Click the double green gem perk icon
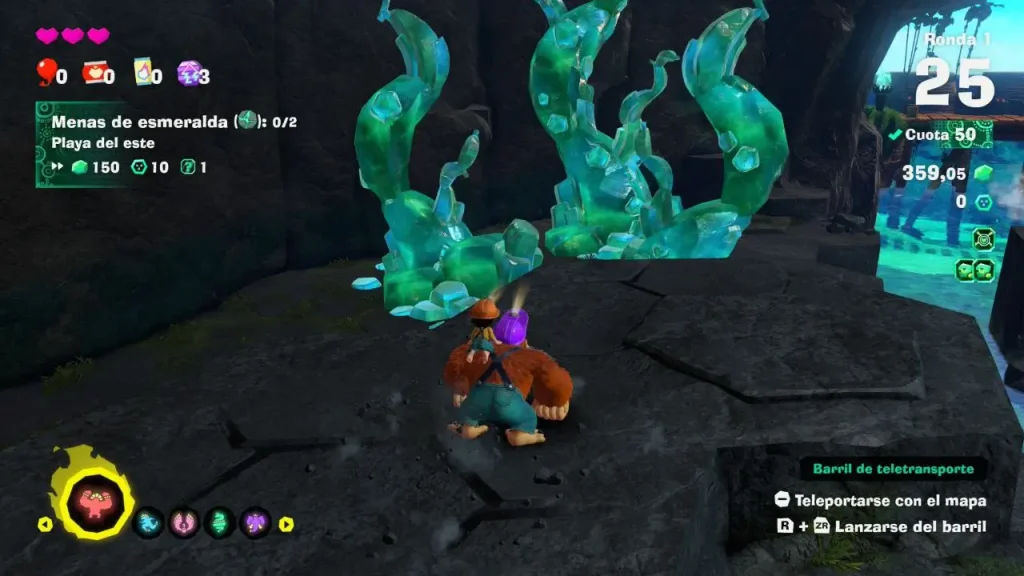 pyautogui.click(x=973, y=269)
